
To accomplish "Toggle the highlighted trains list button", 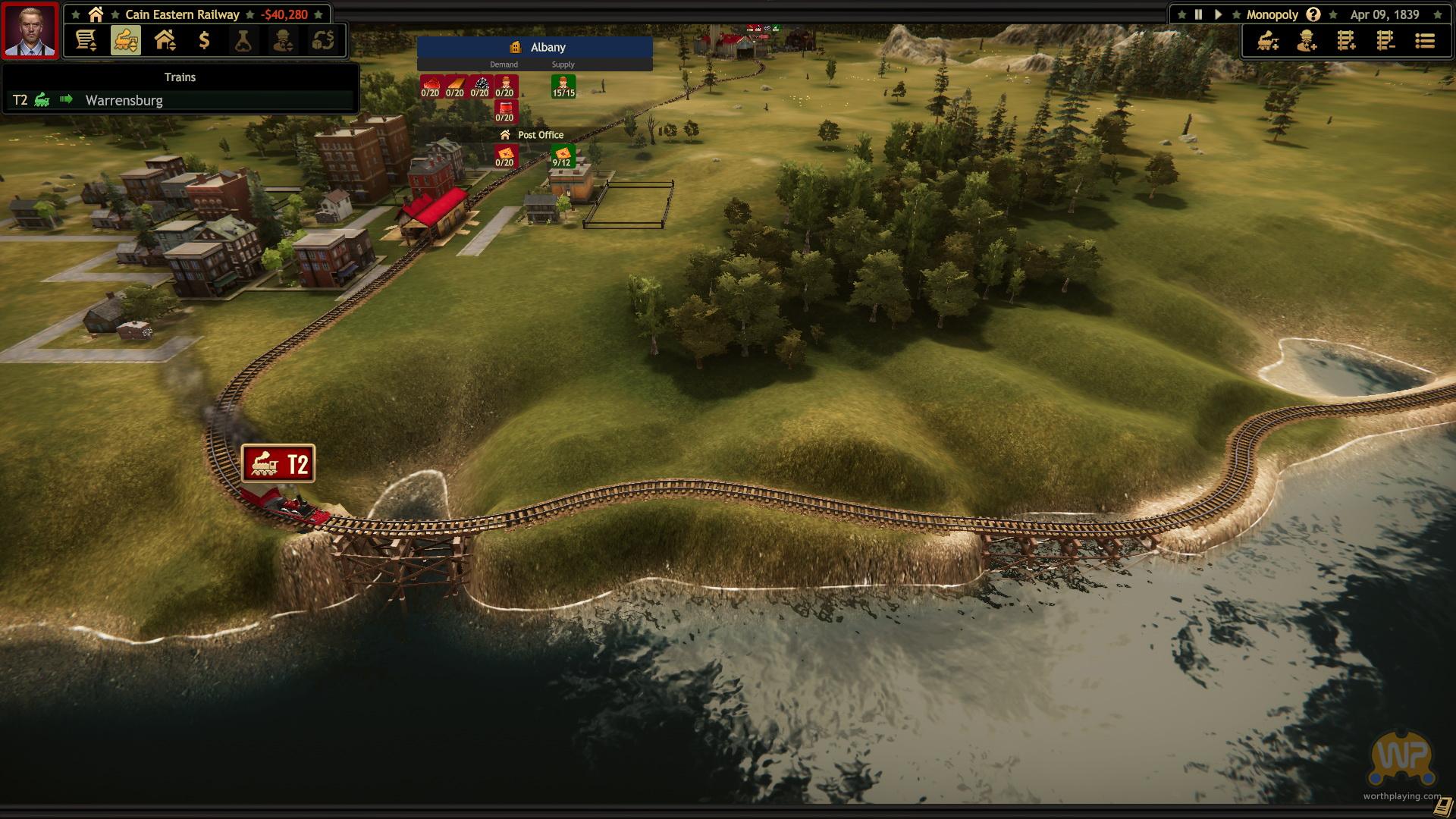I will (126, 40).
